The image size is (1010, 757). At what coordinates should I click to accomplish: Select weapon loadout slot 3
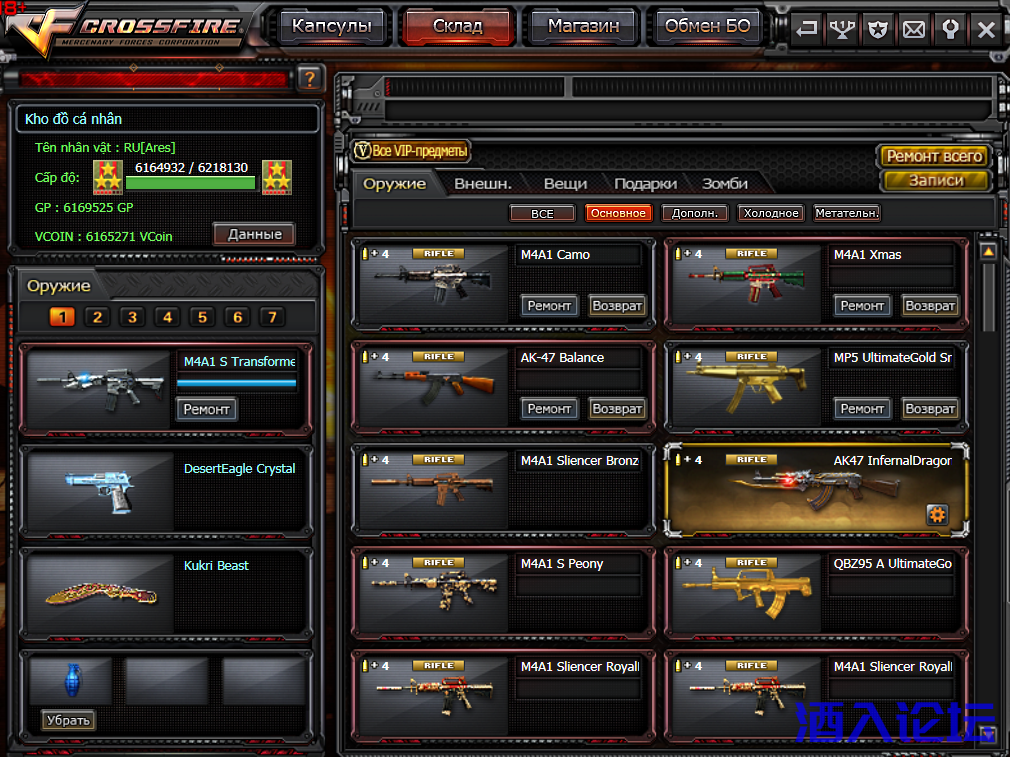click(x=132, y=317)
